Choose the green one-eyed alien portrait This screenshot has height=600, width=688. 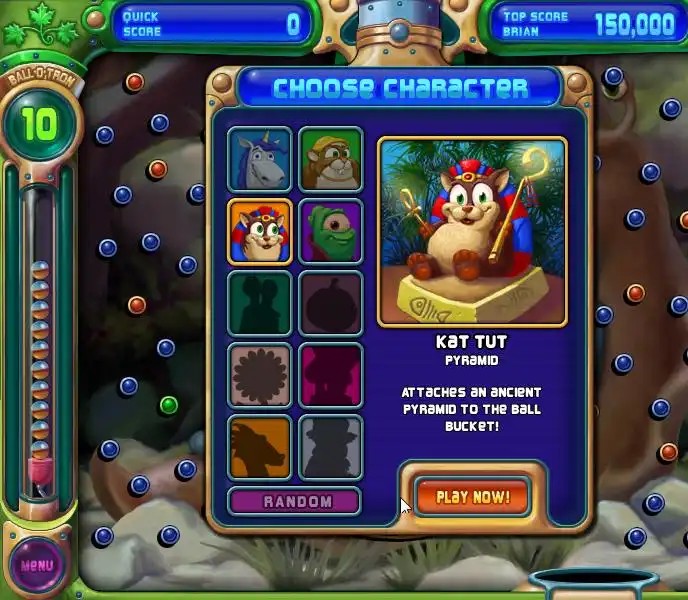point(331,231)
